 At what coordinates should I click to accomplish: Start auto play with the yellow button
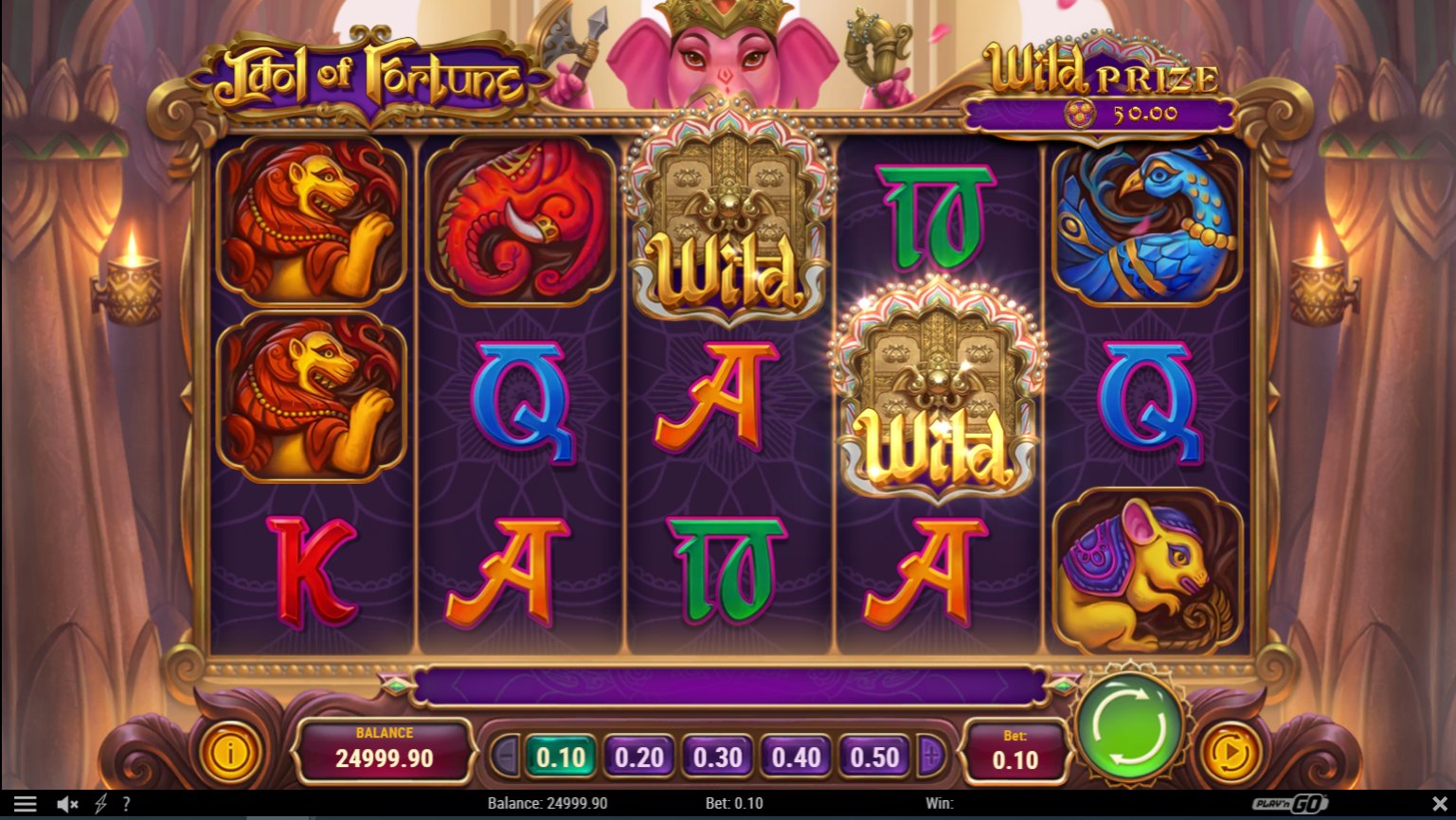coord(1231,754)
